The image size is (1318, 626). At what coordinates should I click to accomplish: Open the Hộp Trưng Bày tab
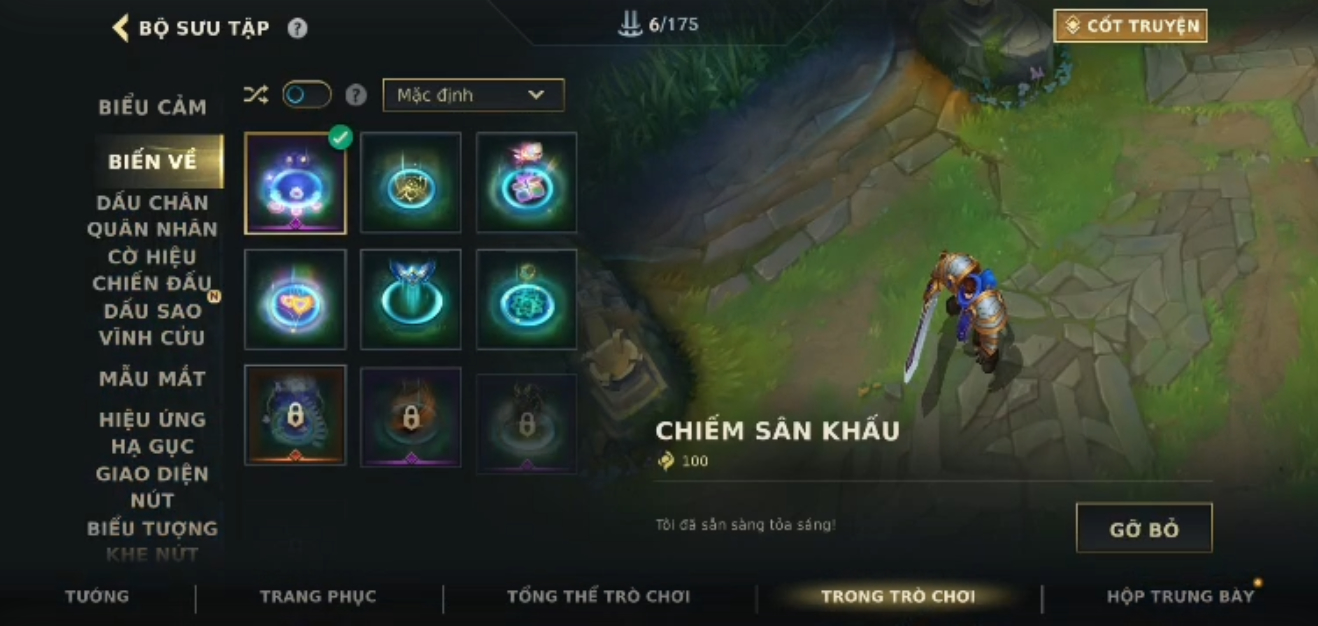pyautogui.click(x=1180, y=597)
